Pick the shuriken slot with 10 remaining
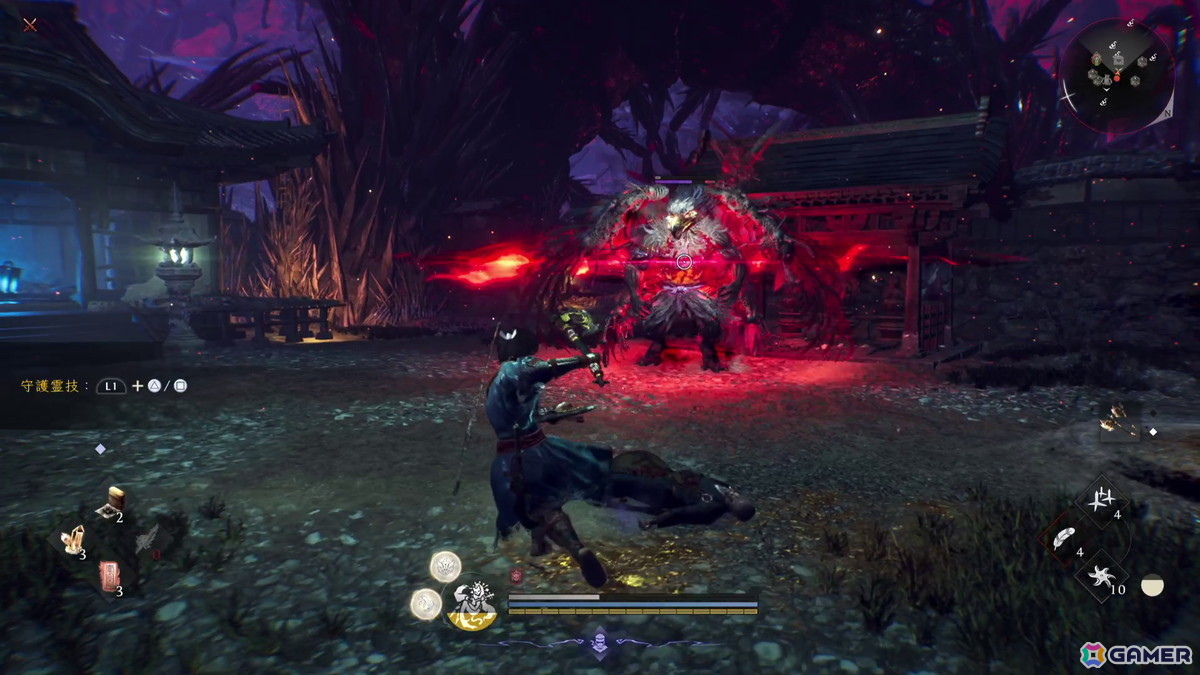This screenshot has height=675, width=1200. tap(1101, 575)
